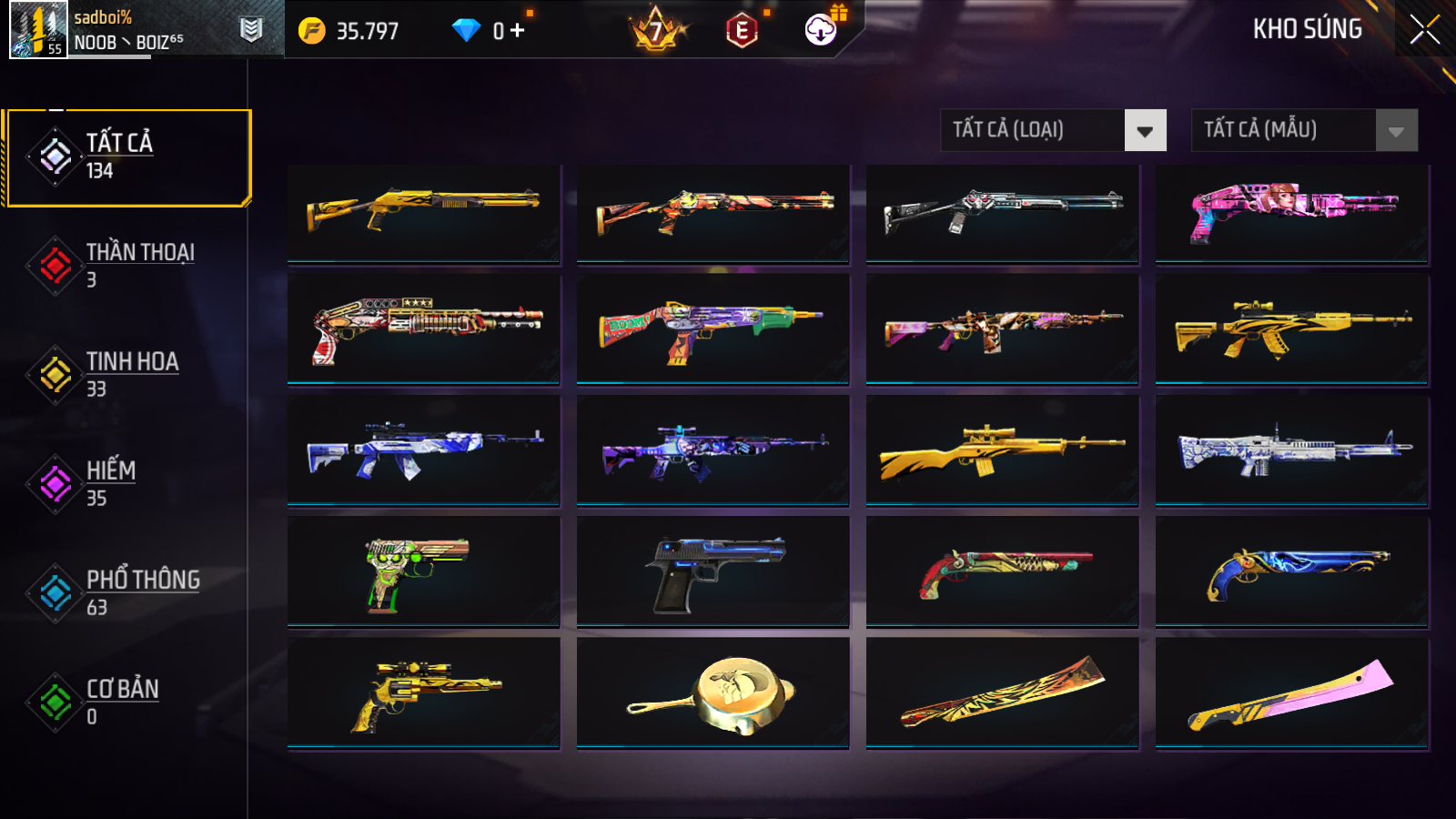Screen dimensions: 1456x819
Task: Open the Tất Cả (Loại) dropdown
Action: pos(1145,131)
